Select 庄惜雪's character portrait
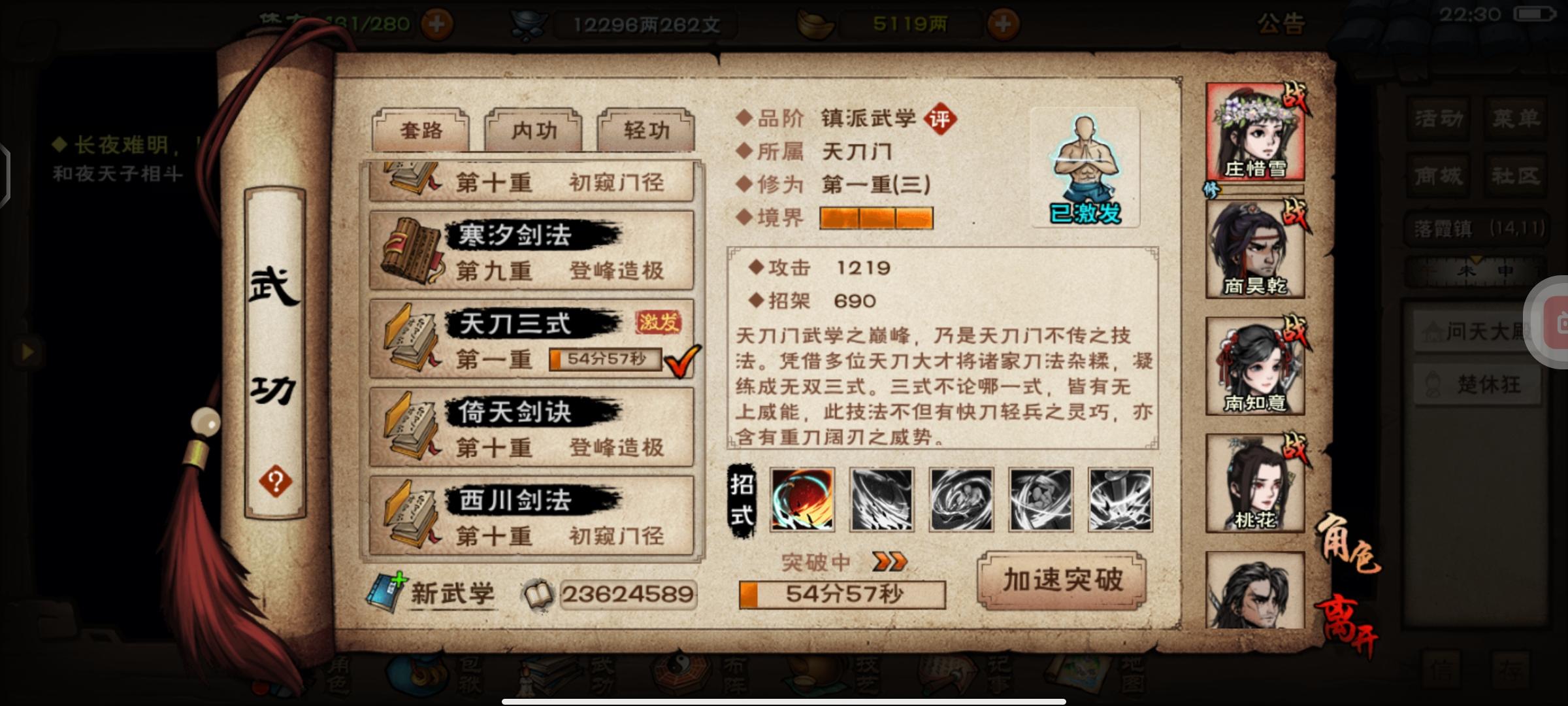This screenshot has height=706, width=1568. pyautogui.click(x=1255, y=131)
